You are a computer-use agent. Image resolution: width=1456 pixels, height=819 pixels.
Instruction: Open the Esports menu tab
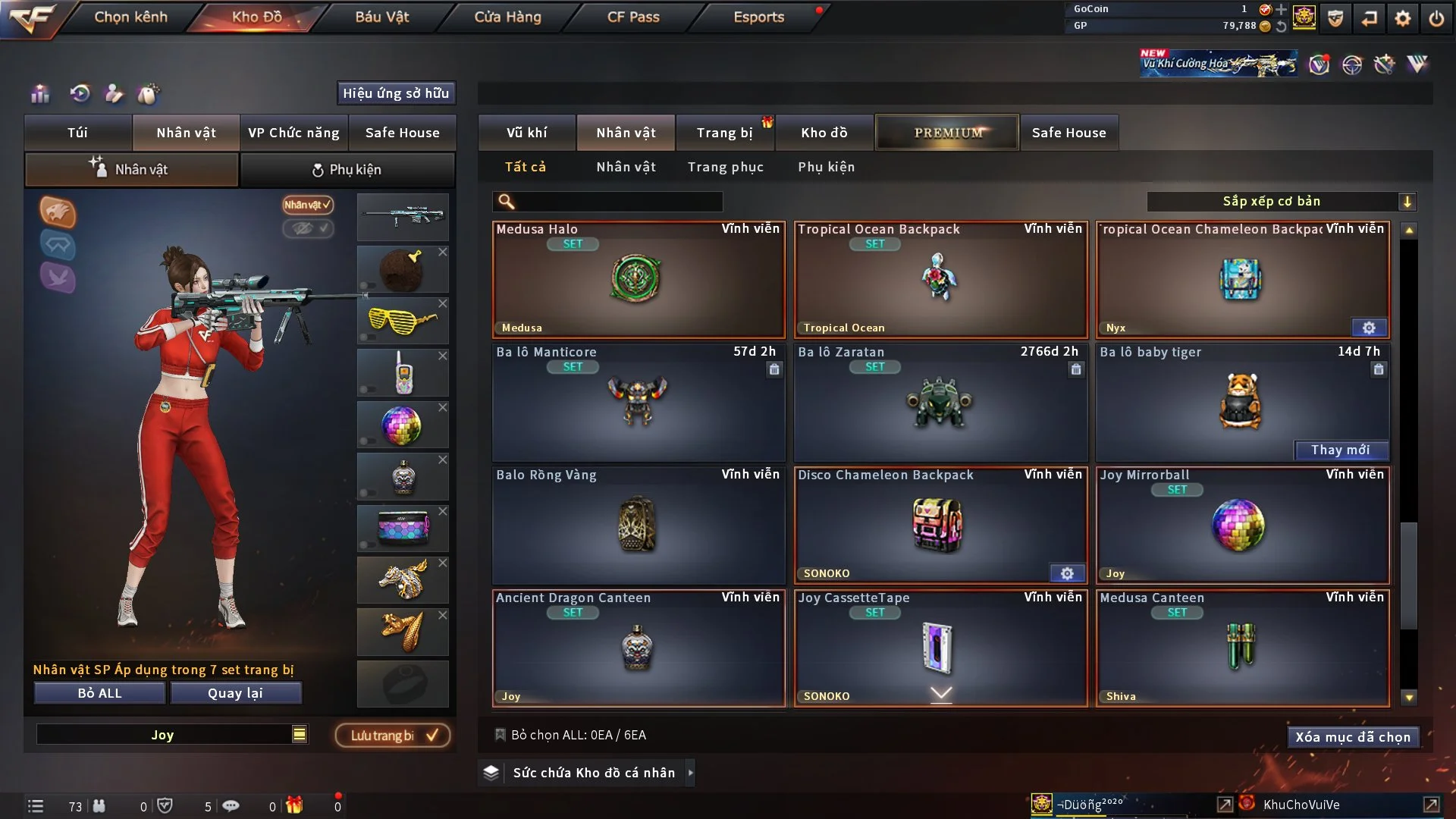pyautogui.click(x=758, y=17)
